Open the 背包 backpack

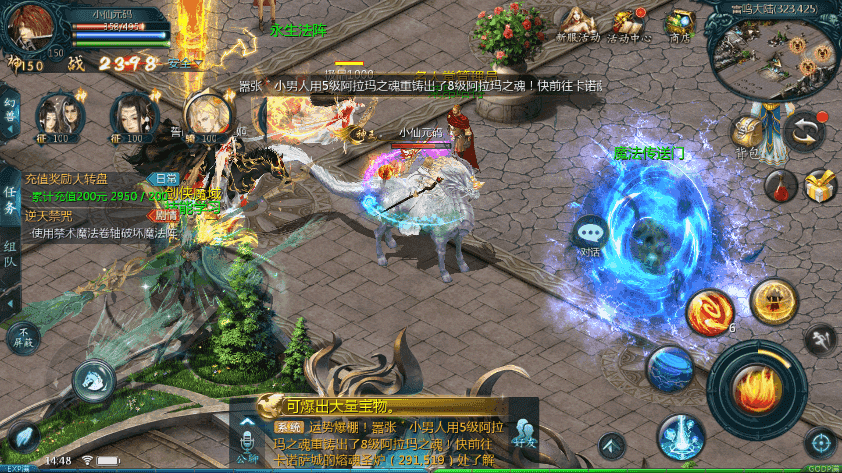748,134
